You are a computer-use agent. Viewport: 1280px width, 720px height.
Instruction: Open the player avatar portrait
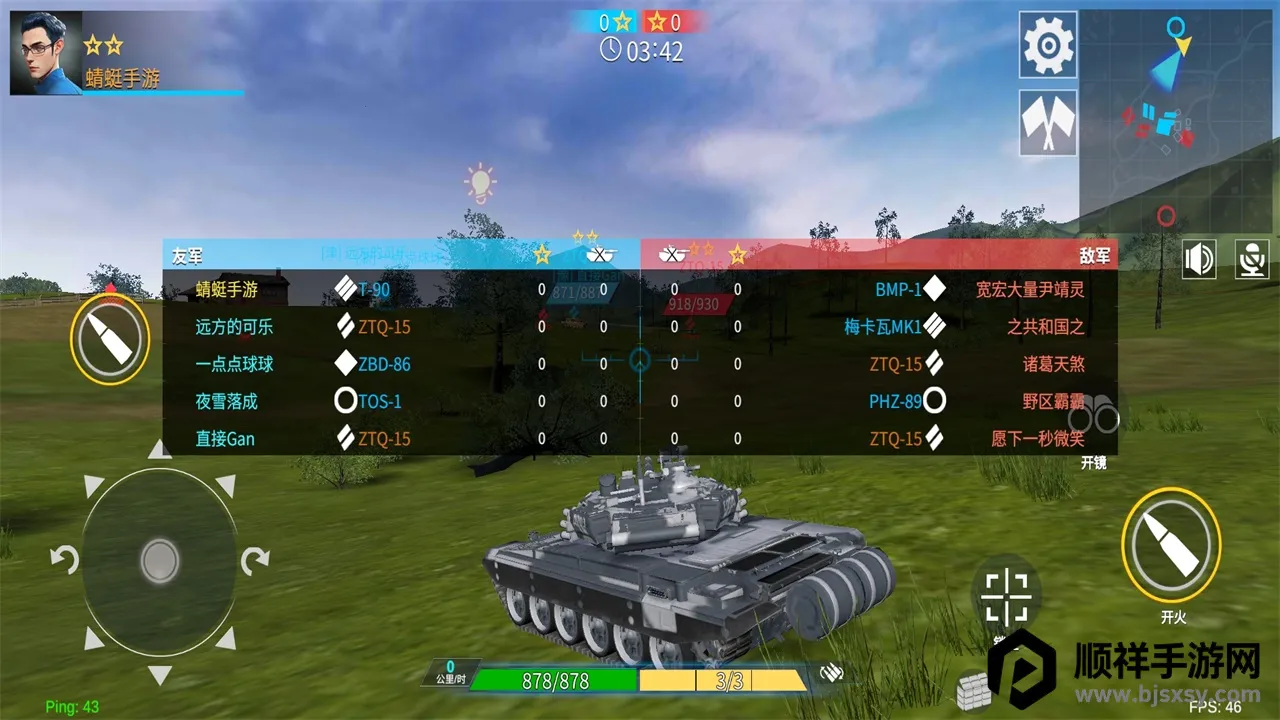[x=45, y=53]
